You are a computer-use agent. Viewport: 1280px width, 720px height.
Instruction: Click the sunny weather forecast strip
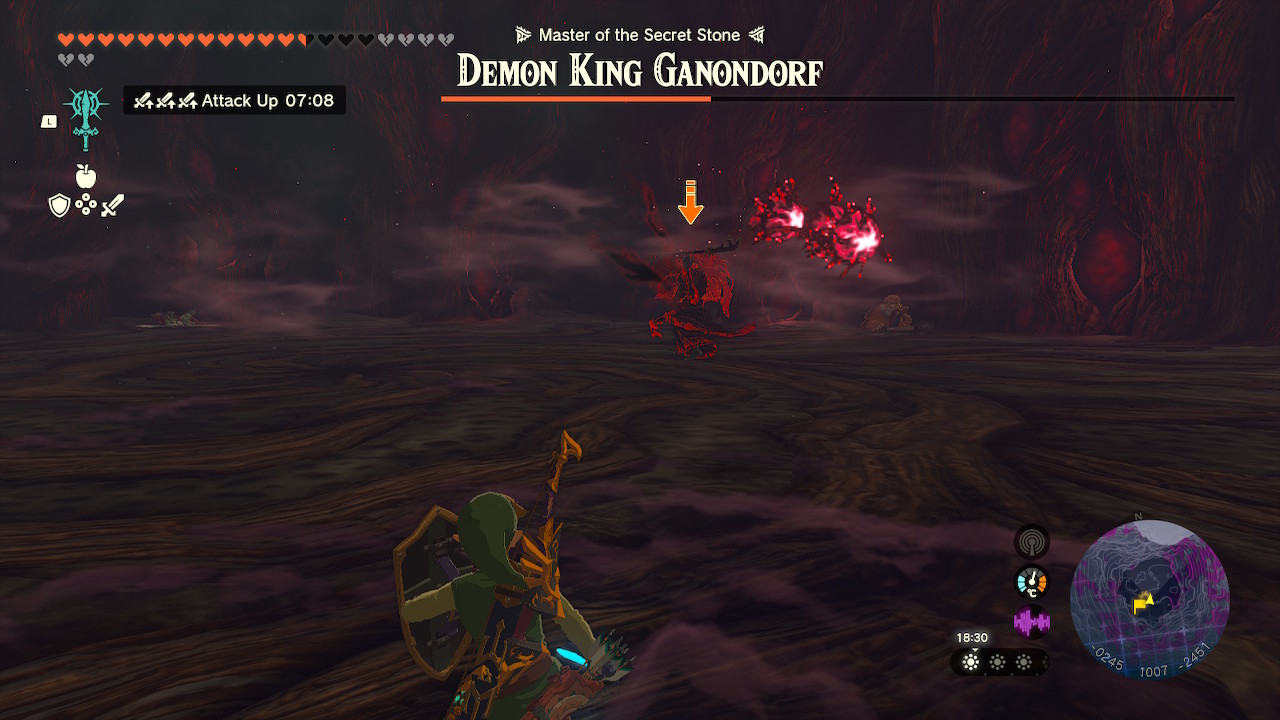coord(997,662)
